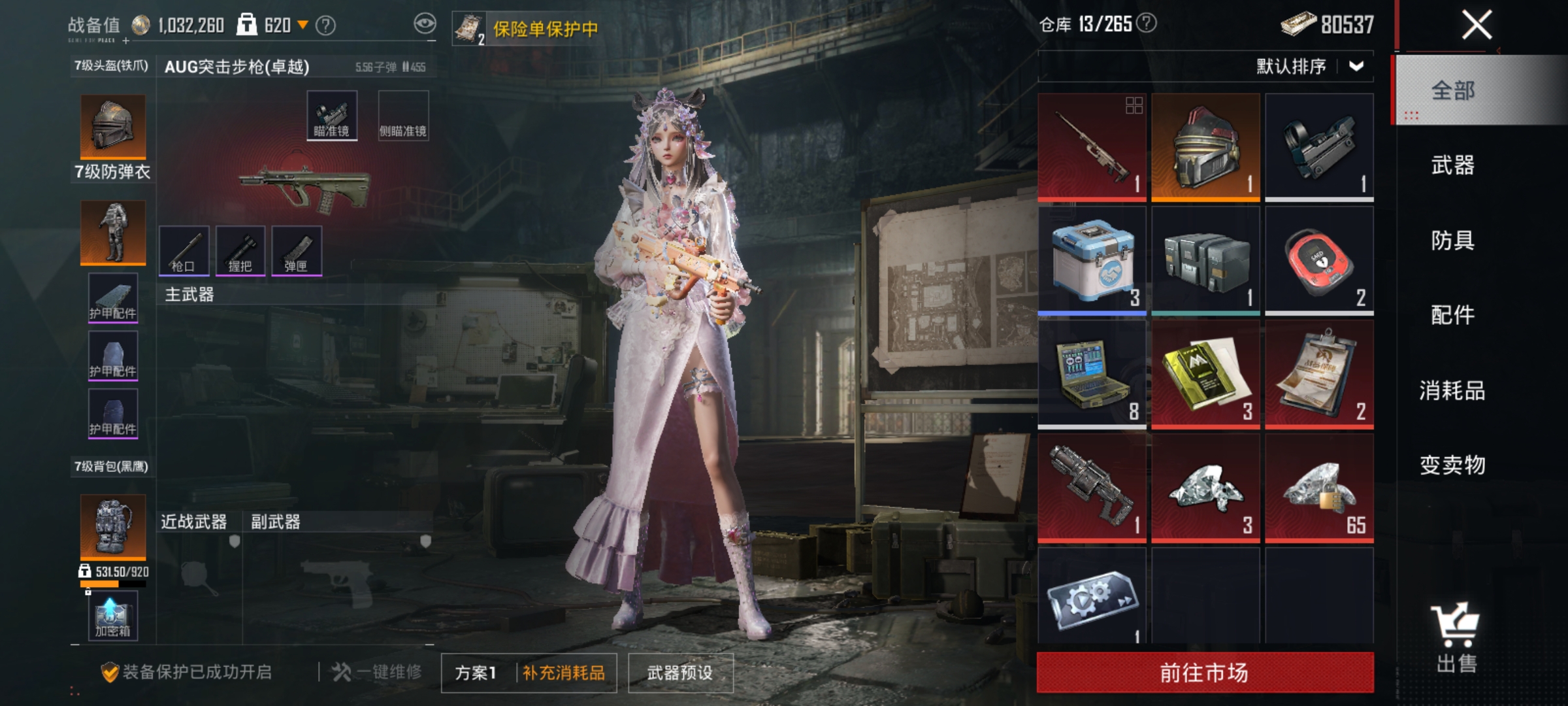Click the 装备保护已成功开启 shield toggle
Viewport: 1568px width, 706px height.
(111, 672)
